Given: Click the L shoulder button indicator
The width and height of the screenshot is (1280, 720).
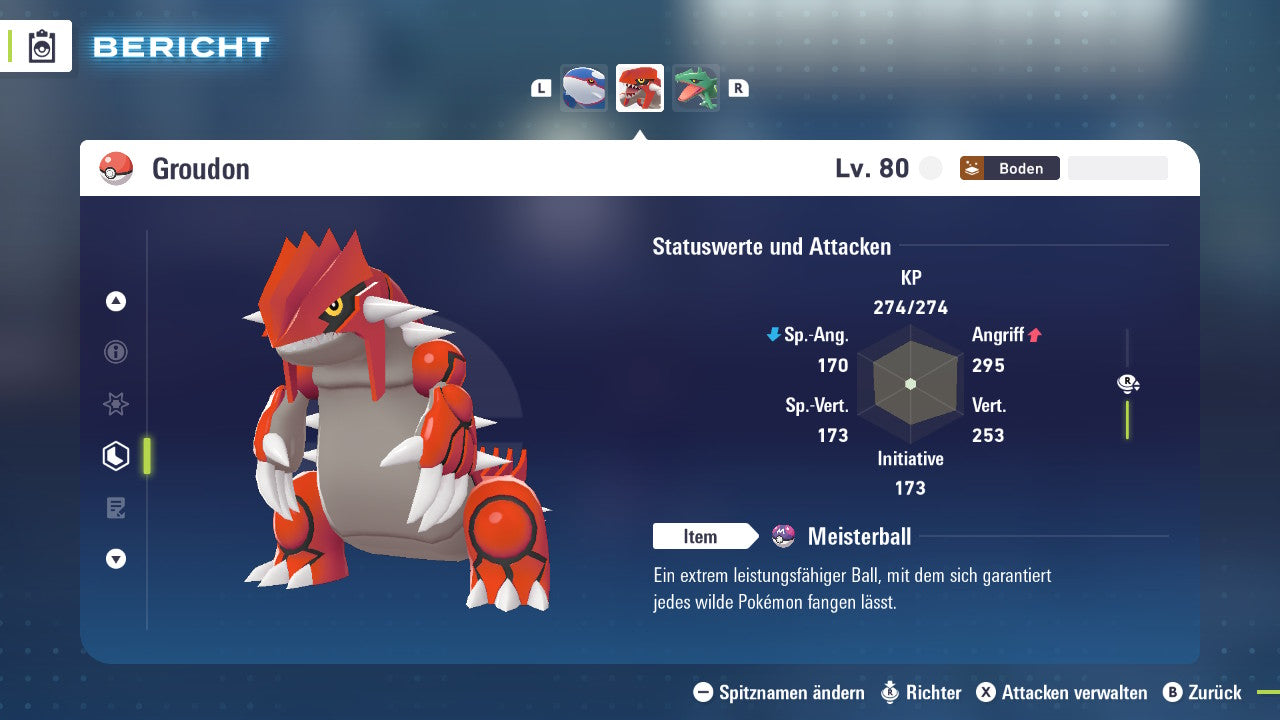Looking at the screenshot, I should (x=541, y=88).
